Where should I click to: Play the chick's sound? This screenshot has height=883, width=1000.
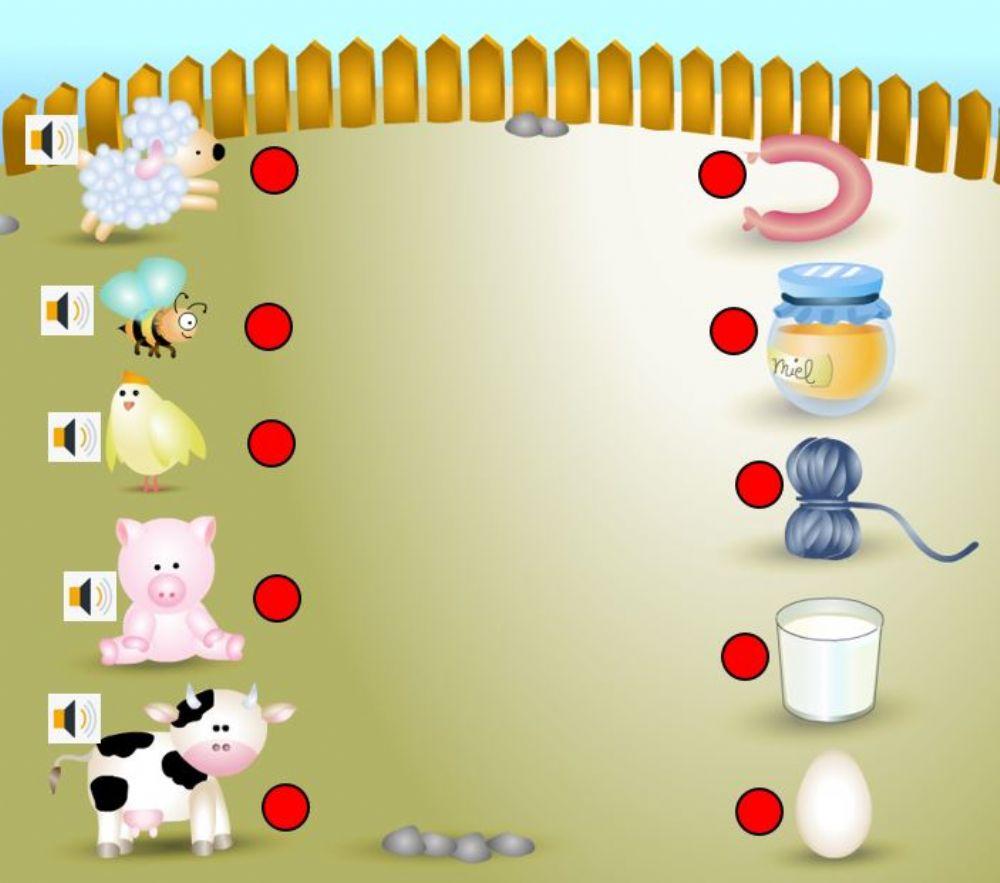pyautogui.click(x=75, y=437)
